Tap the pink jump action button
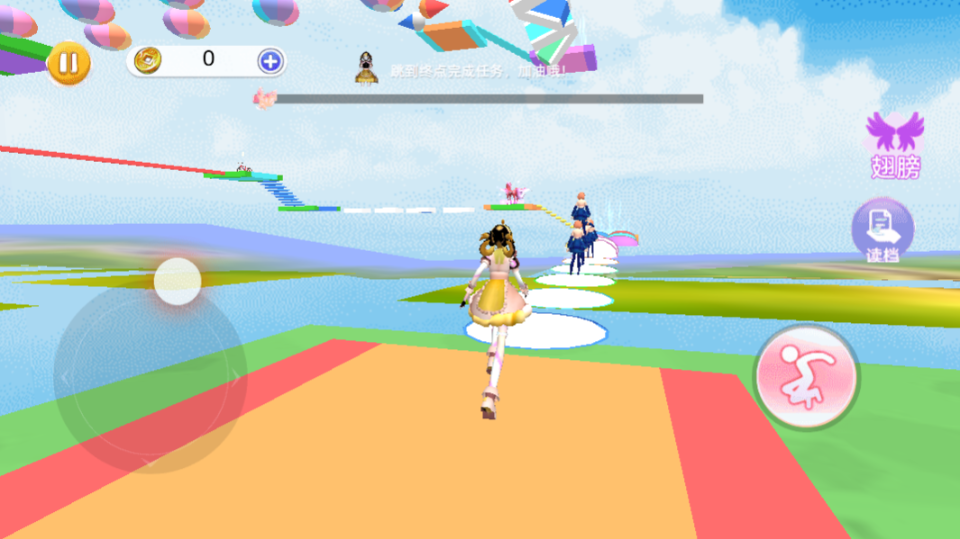960x539 pixels. tap(806, 376)
